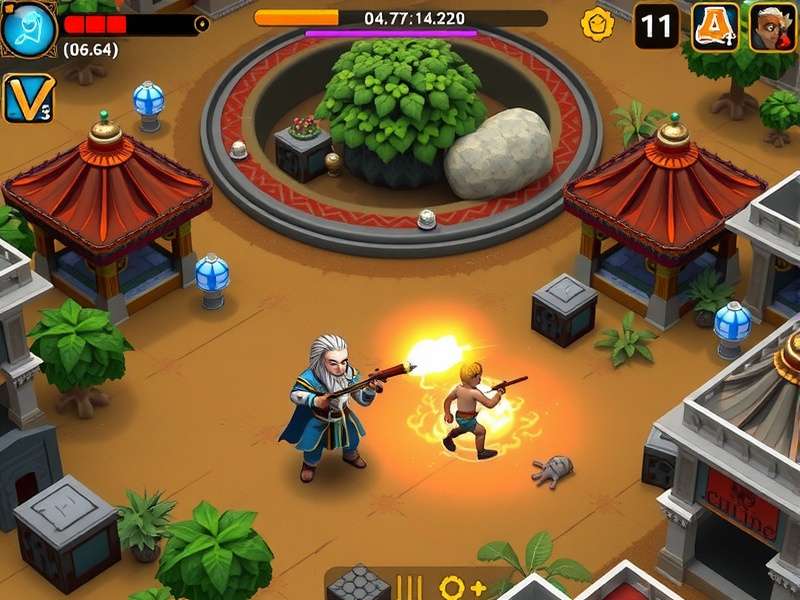Open the yellow gear plus icon
Image resolution: width=800 pixels, height=600 pixels.
[x=462, y=587]
